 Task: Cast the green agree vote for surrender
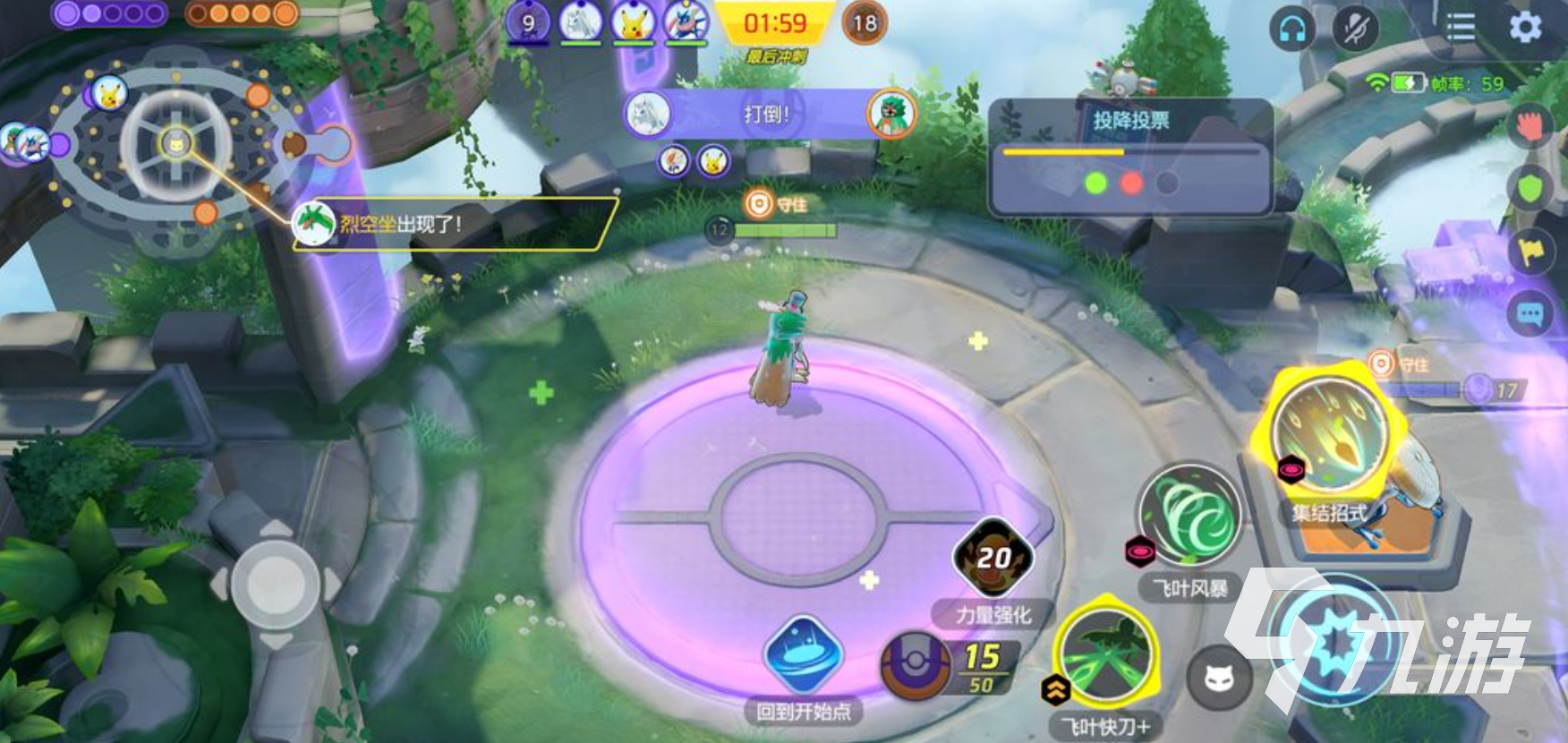(x=1095, y=184)
